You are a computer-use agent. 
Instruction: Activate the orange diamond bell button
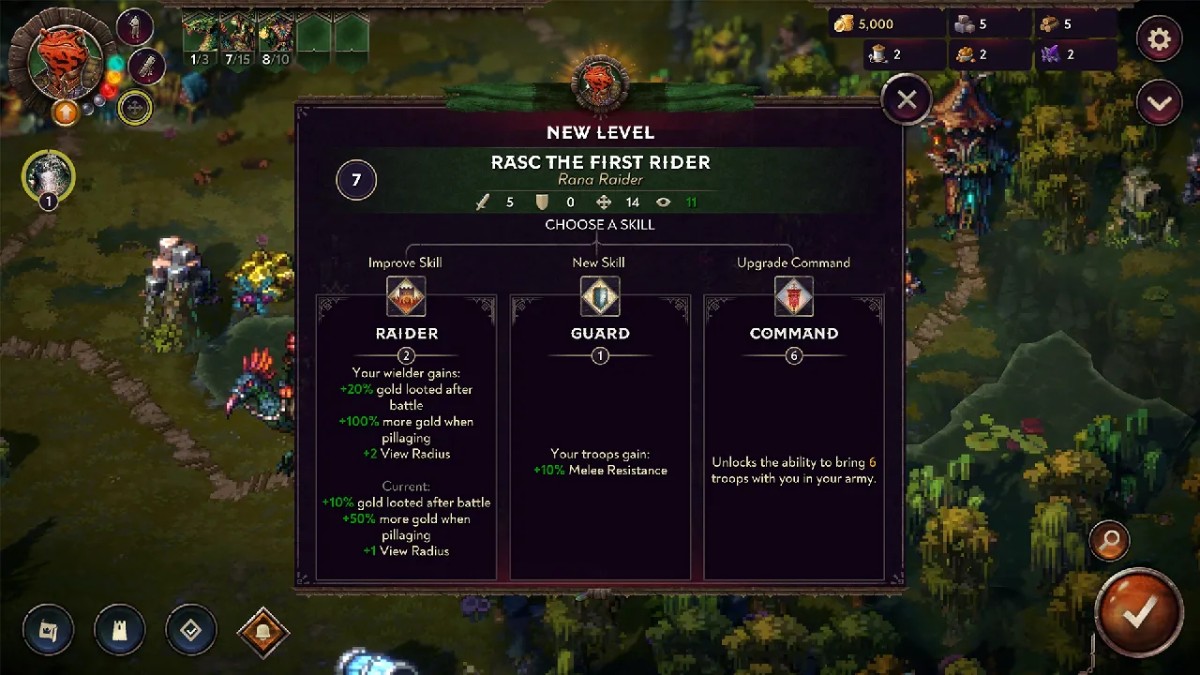(264, 632)
